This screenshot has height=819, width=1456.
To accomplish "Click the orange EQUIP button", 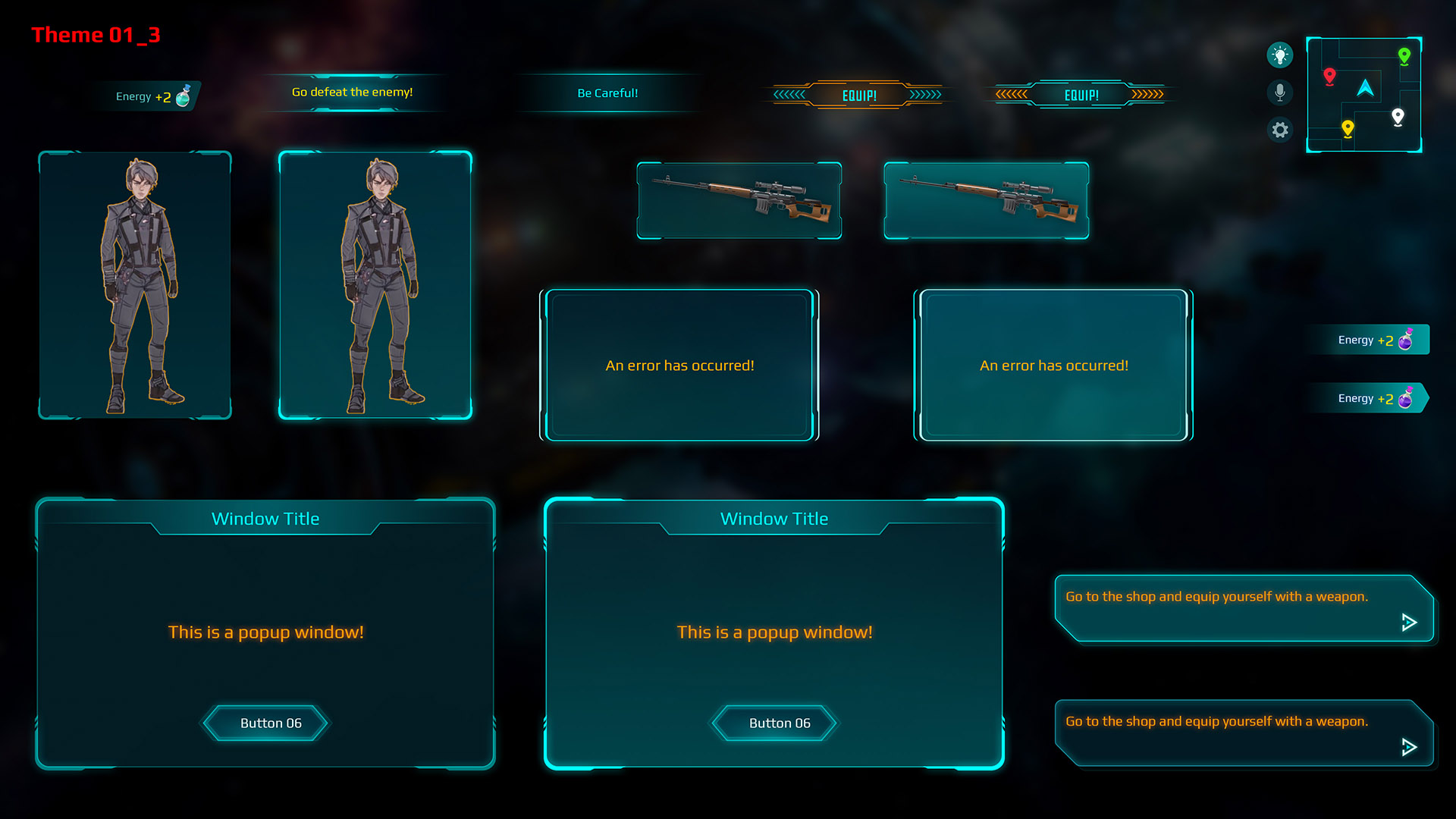I will (x=858, y=94).
